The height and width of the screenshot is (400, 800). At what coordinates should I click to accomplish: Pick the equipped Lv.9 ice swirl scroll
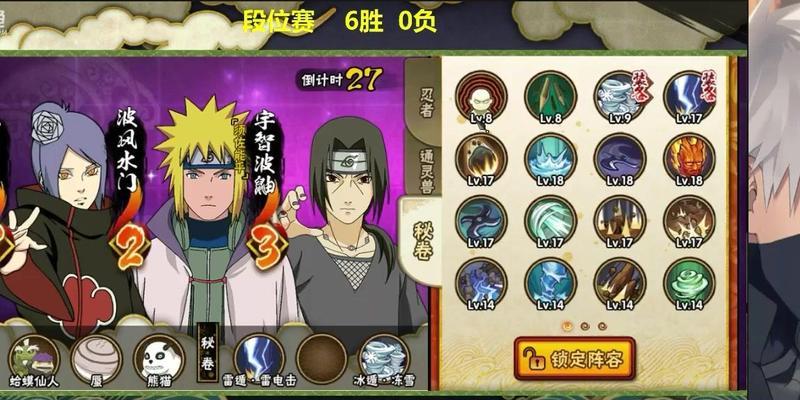620,95
